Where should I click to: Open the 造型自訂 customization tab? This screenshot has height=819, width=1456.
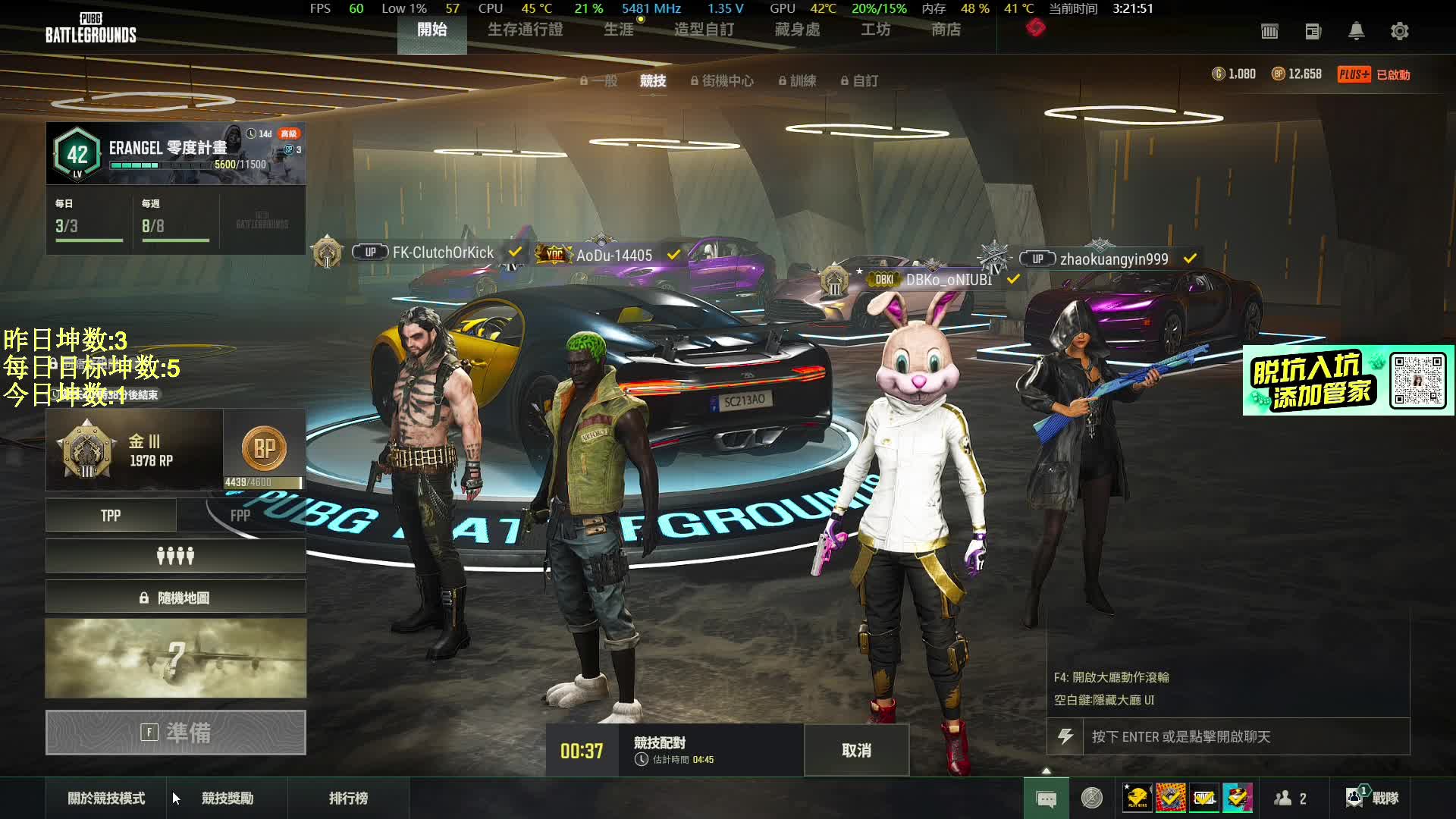click(x=704, y=30)
